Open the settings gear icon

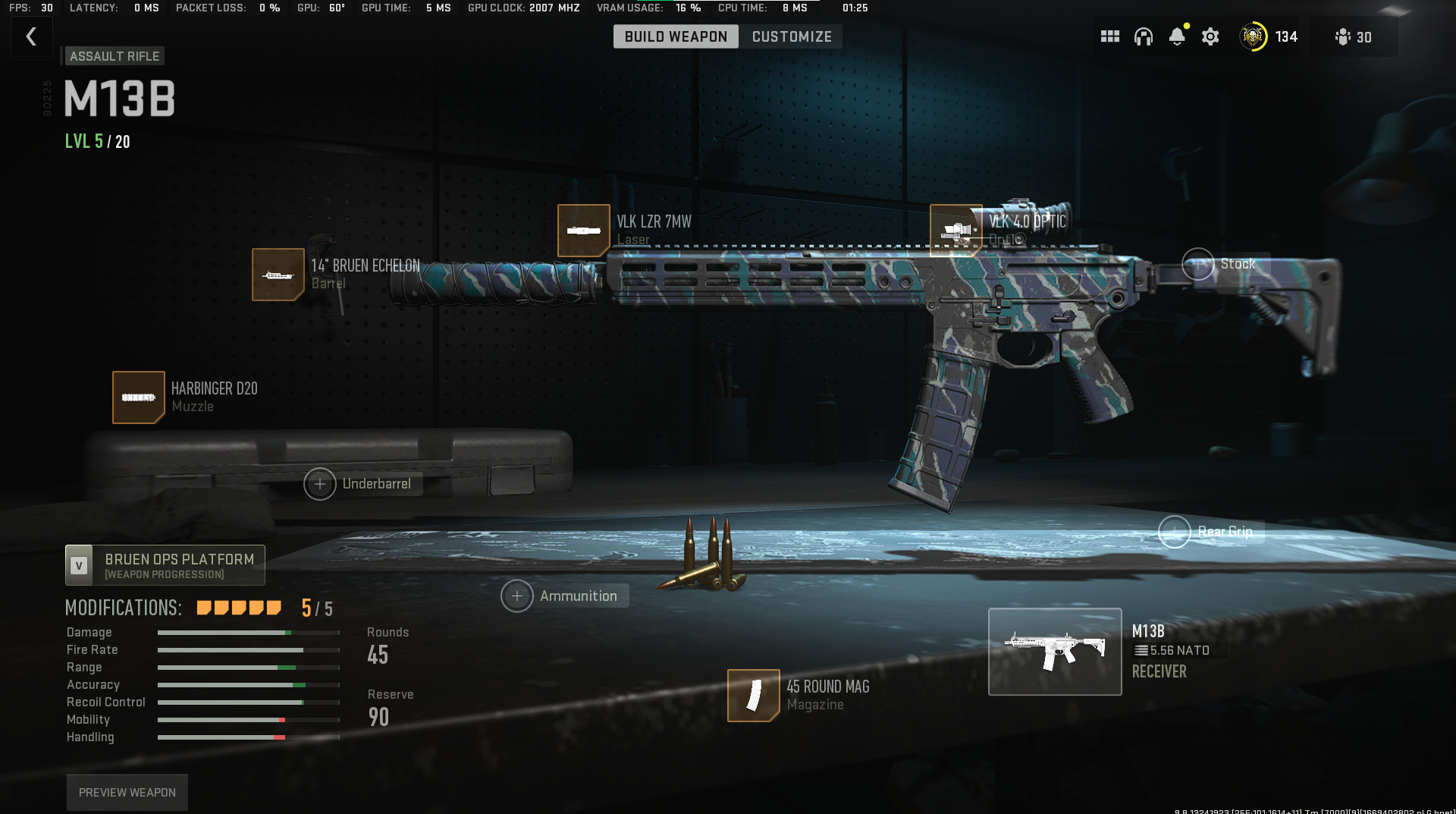pyautogui.click(x=1210, y=36)
